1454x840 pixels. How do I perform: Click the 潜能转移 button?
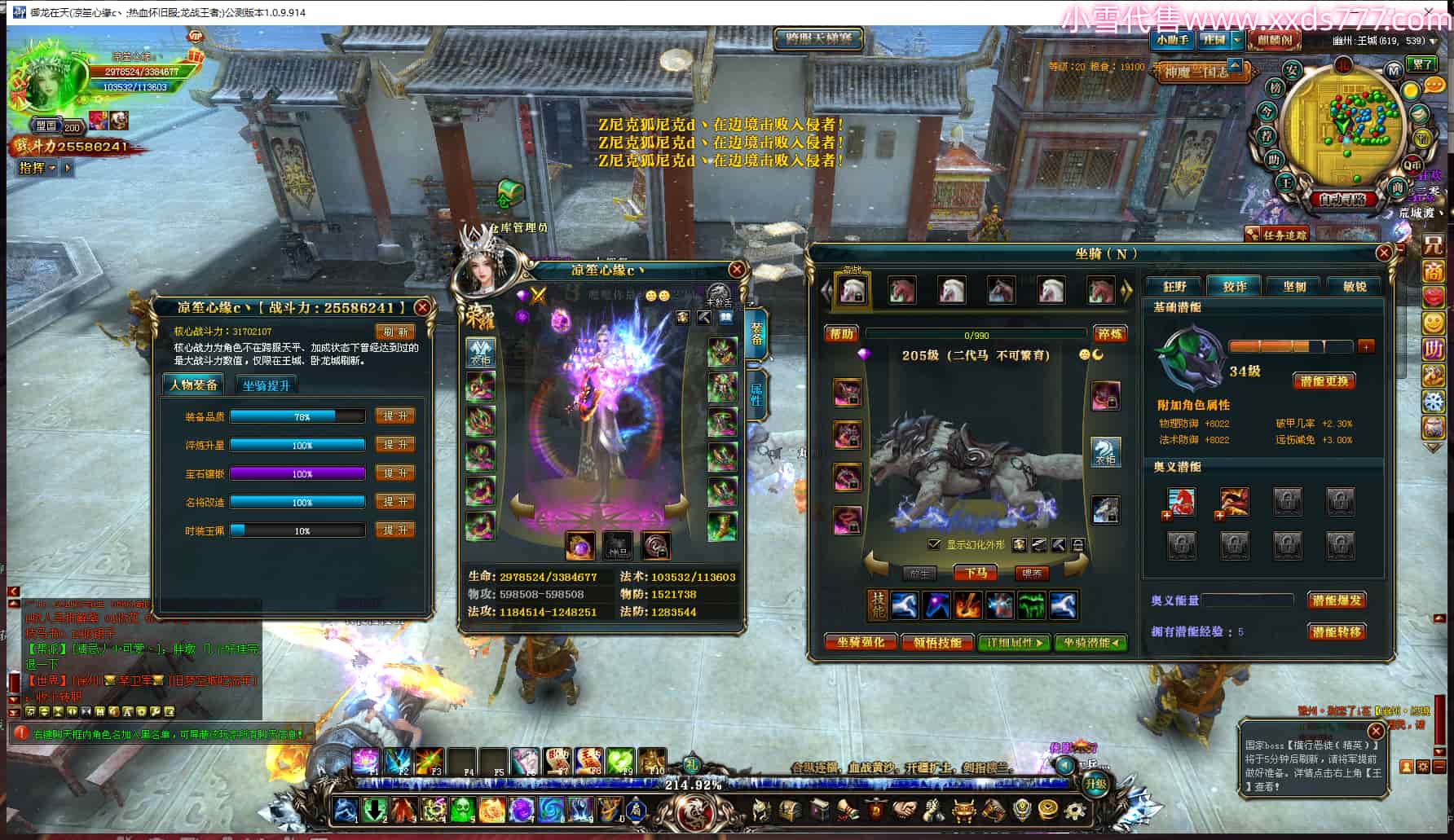tap(1337, 631)
